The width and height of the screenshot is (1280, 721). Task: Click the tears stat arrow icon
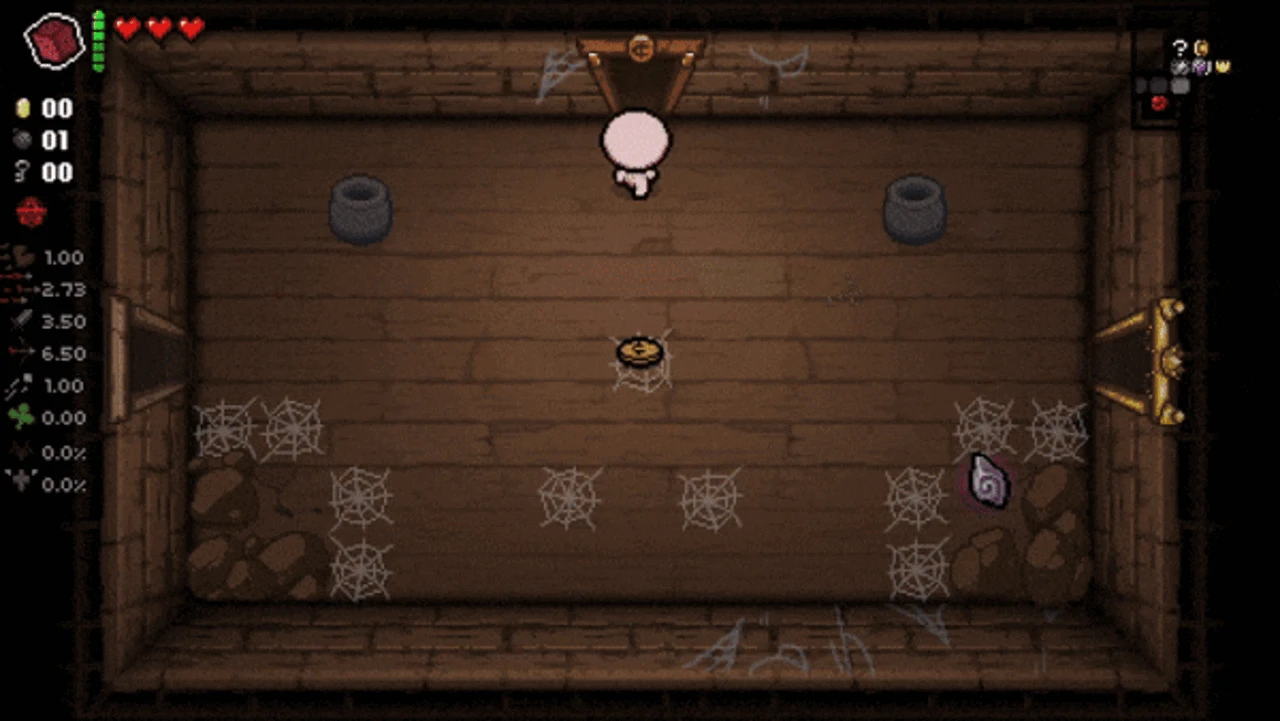[x=17, y=290]
